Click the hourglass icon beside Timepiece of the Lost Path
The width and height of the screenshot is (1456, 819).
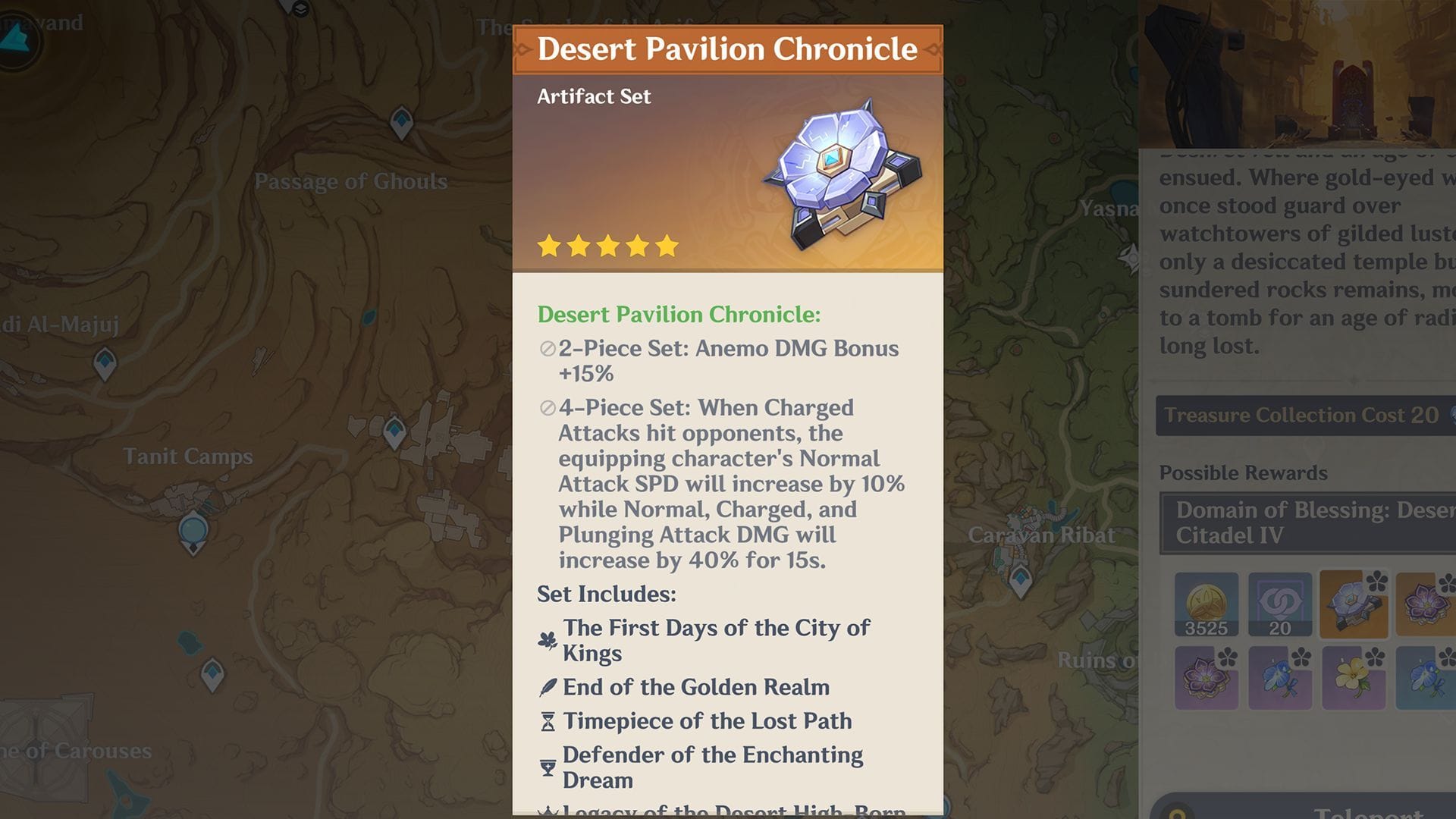click(x=548, y=721)
